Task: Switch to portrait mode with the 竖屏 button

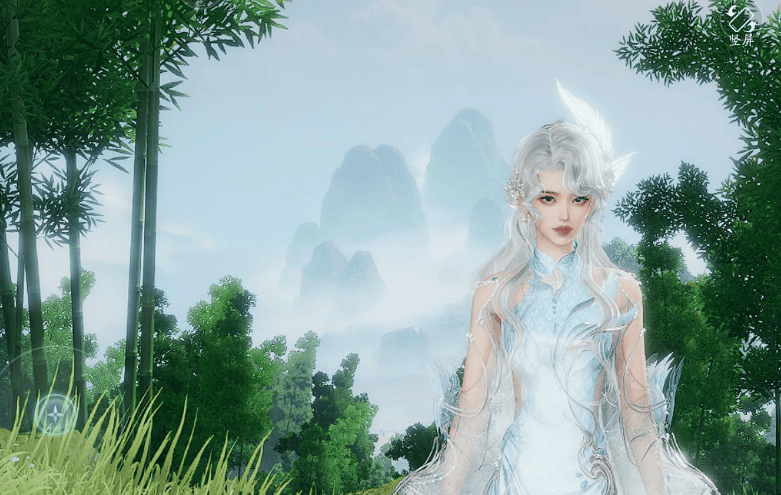Action: pos(741,24)
